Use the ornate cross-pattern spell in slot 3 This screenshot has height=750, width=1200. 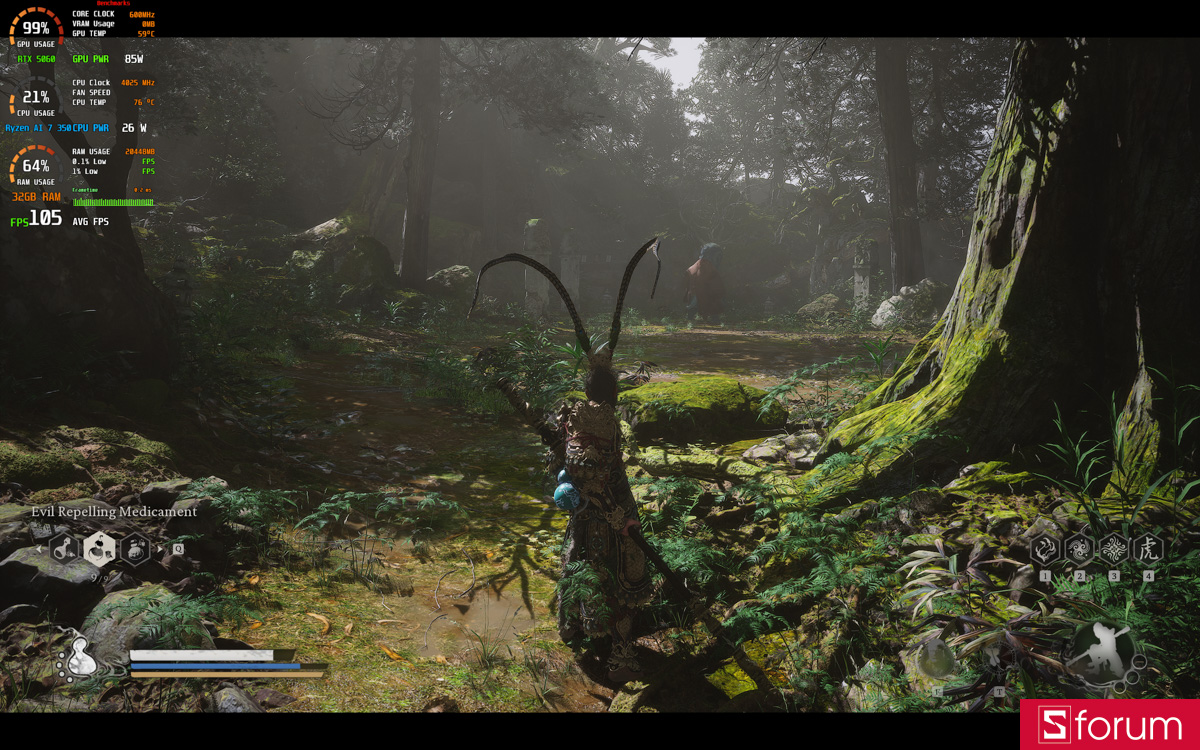pyautogui.click(x=1113, y=548)
